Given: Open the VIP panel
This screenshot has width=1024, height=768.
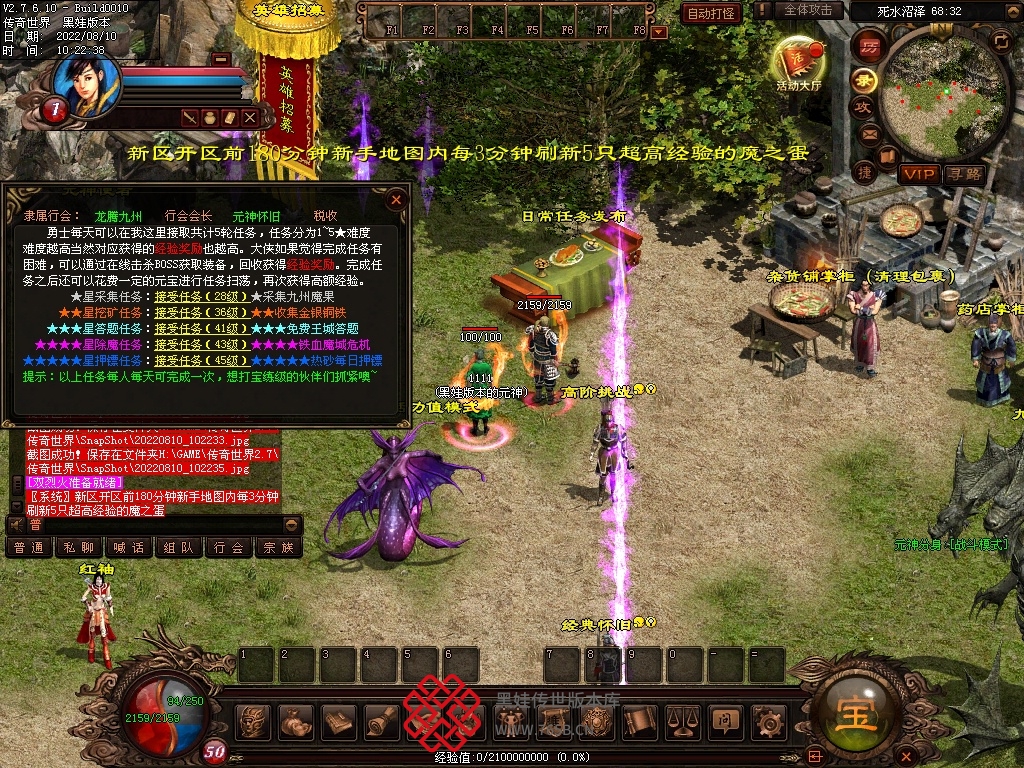Looking at the screenshot, I should pos(918,174).
